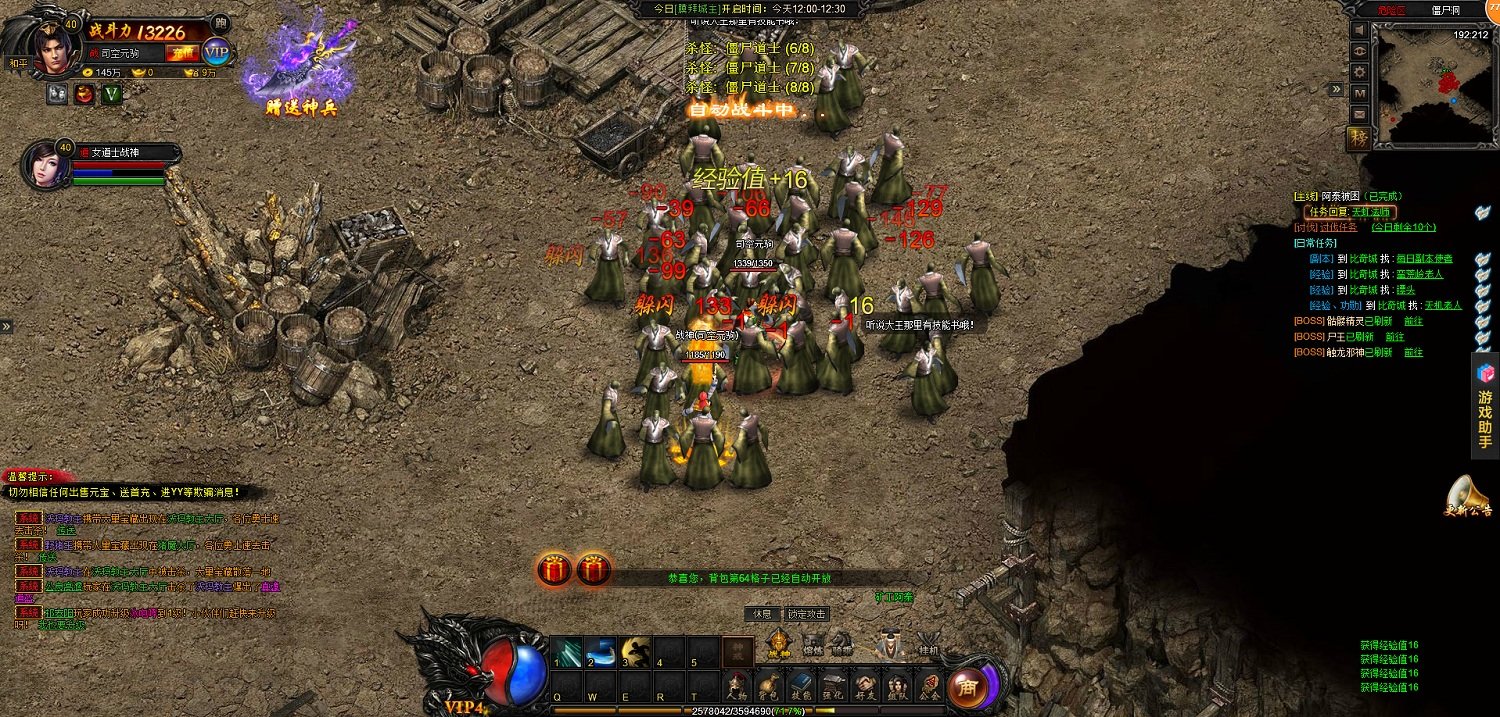
Task: Use the blue slash skill in slot 2
Action: [x=601, y=652]
